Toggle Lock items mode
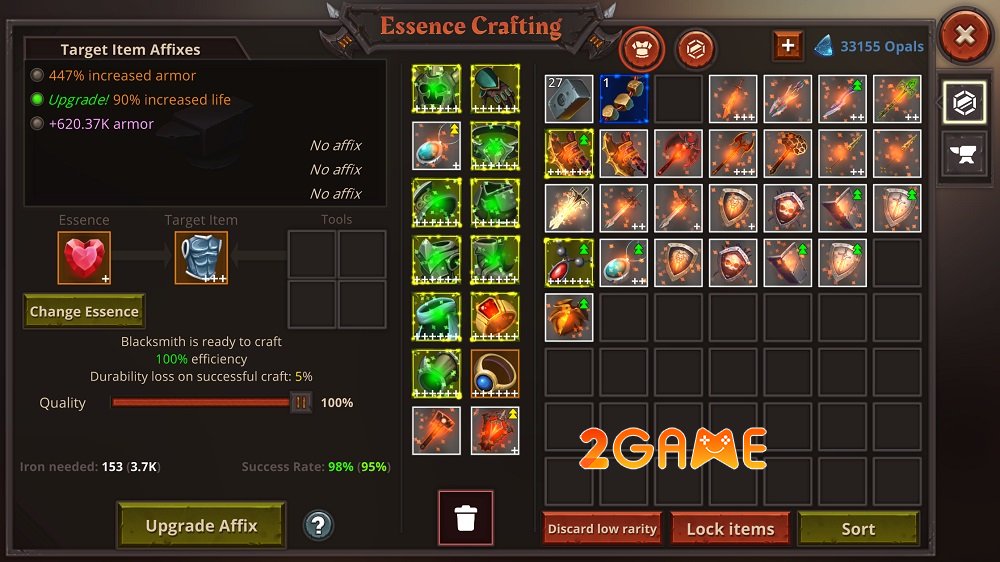The width and height of the screenshot is (1000, 562). pyautogui.click(x=730, y=529)
